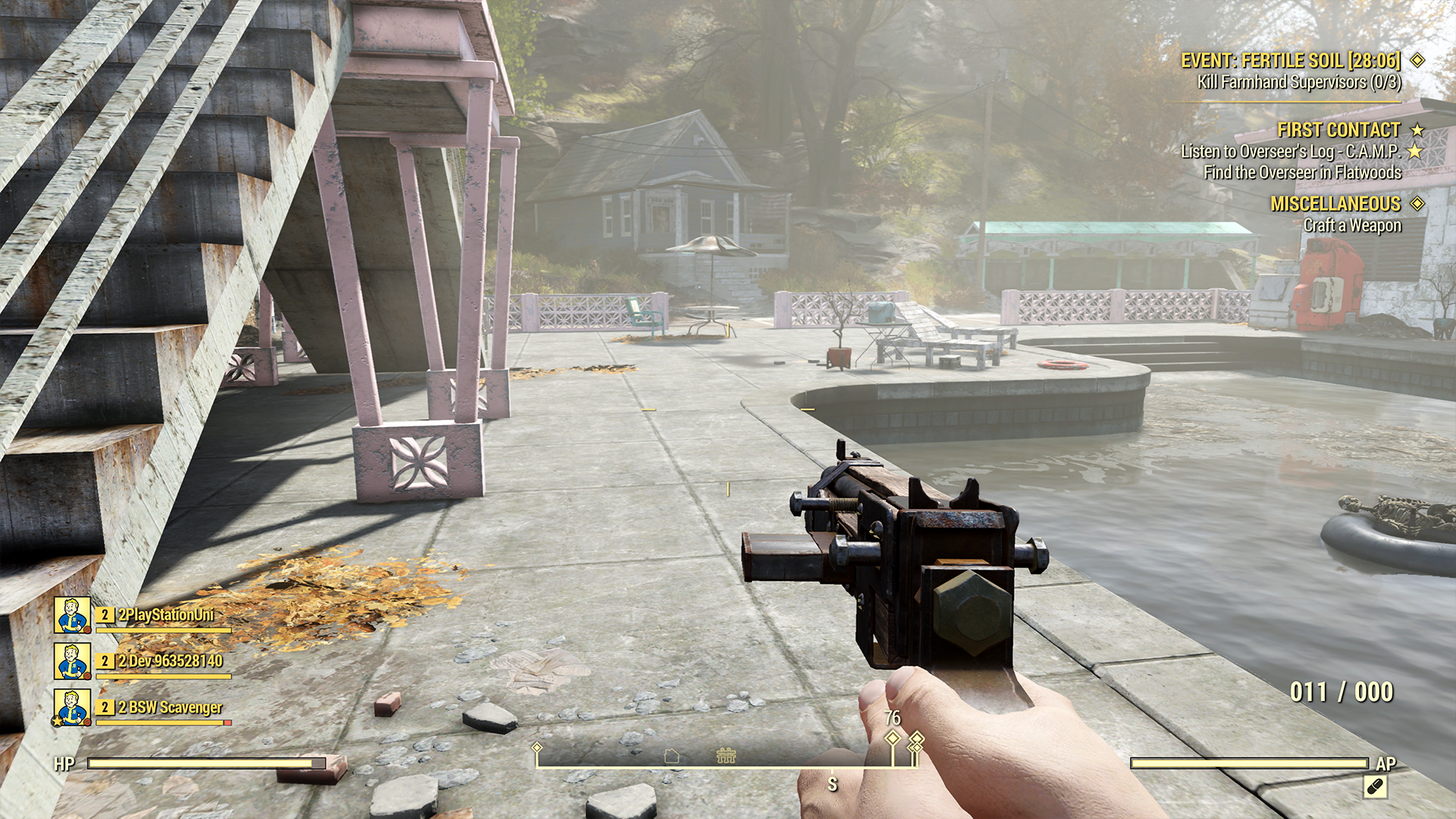Open the First Contact quest entry

(x=1338, y=130)
